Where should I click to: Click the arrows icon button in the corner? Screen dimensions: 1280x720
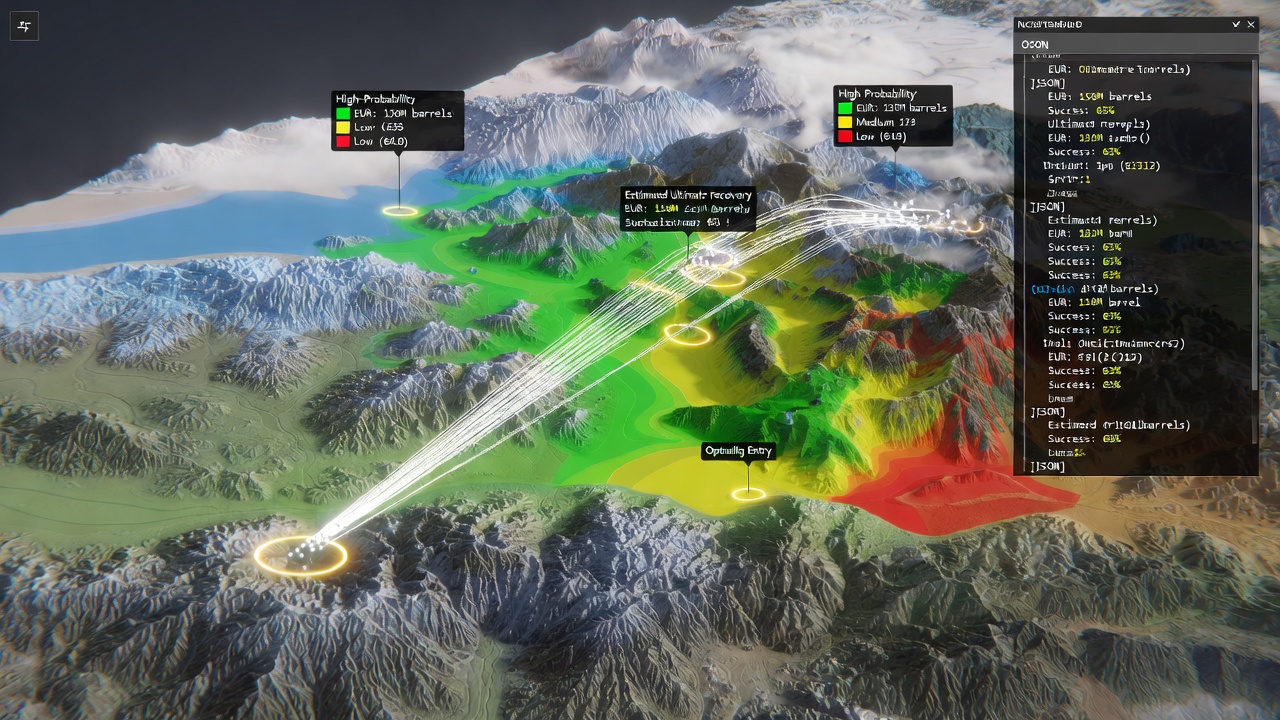[x=24, y=27]
